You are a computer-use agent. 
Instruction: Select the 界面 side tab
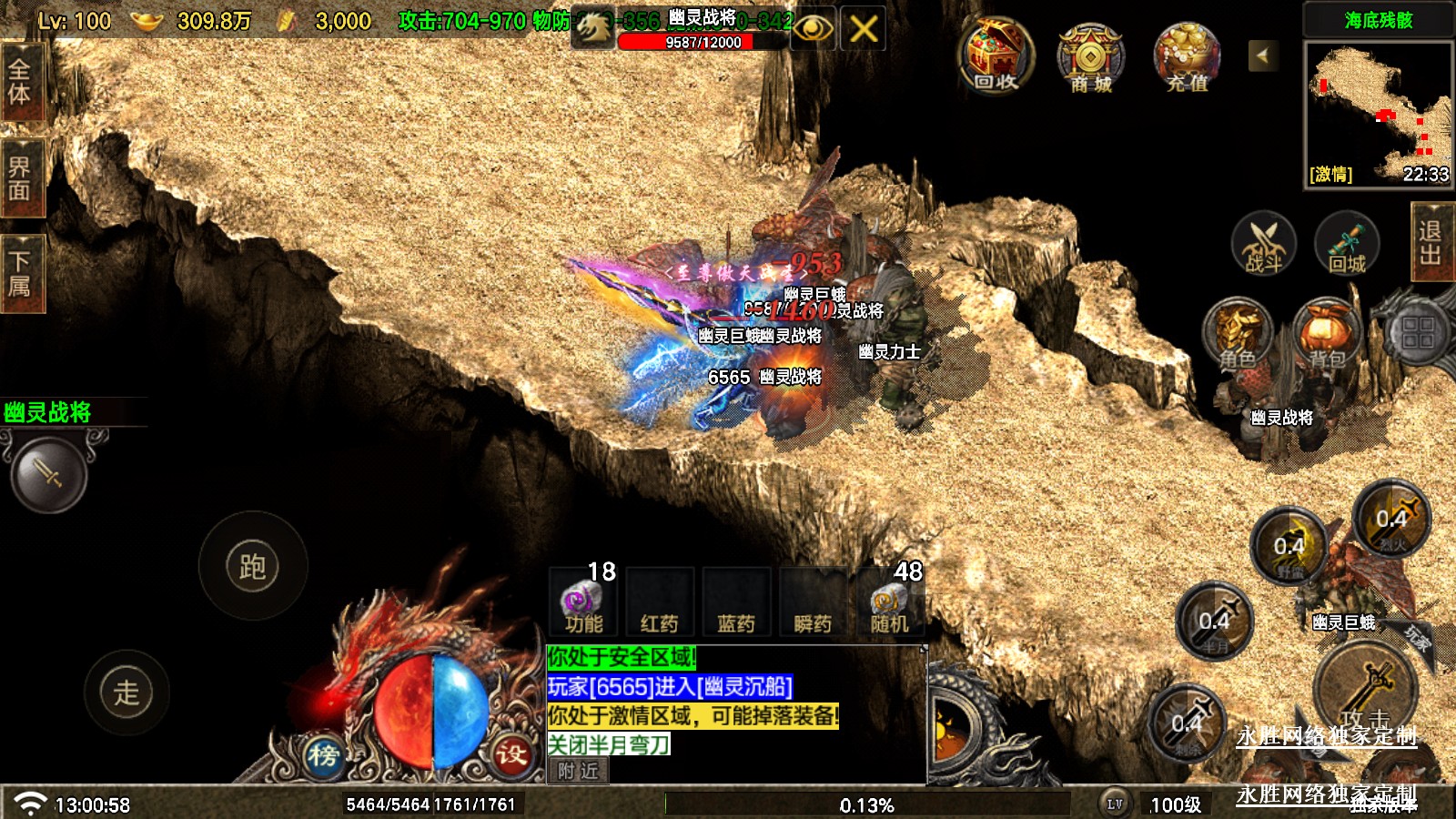point(20,178)
